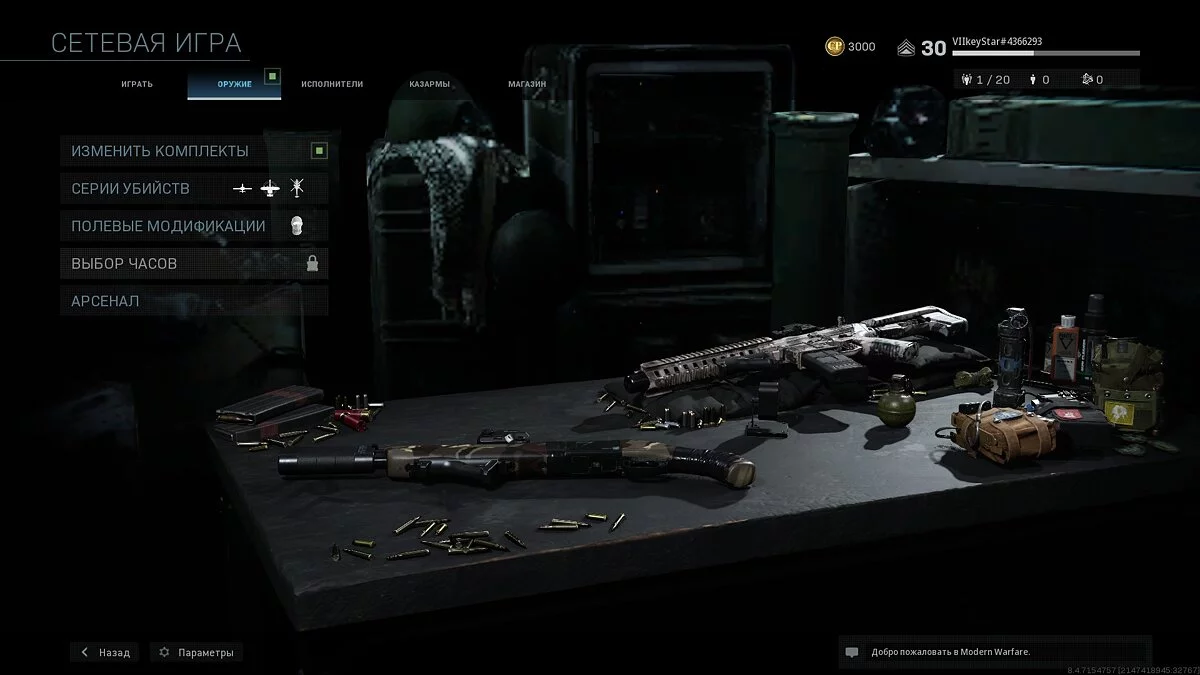Select the ОРУЖИЕ tab
This screenshot has width=1200, height=675.
click(234, 84)
